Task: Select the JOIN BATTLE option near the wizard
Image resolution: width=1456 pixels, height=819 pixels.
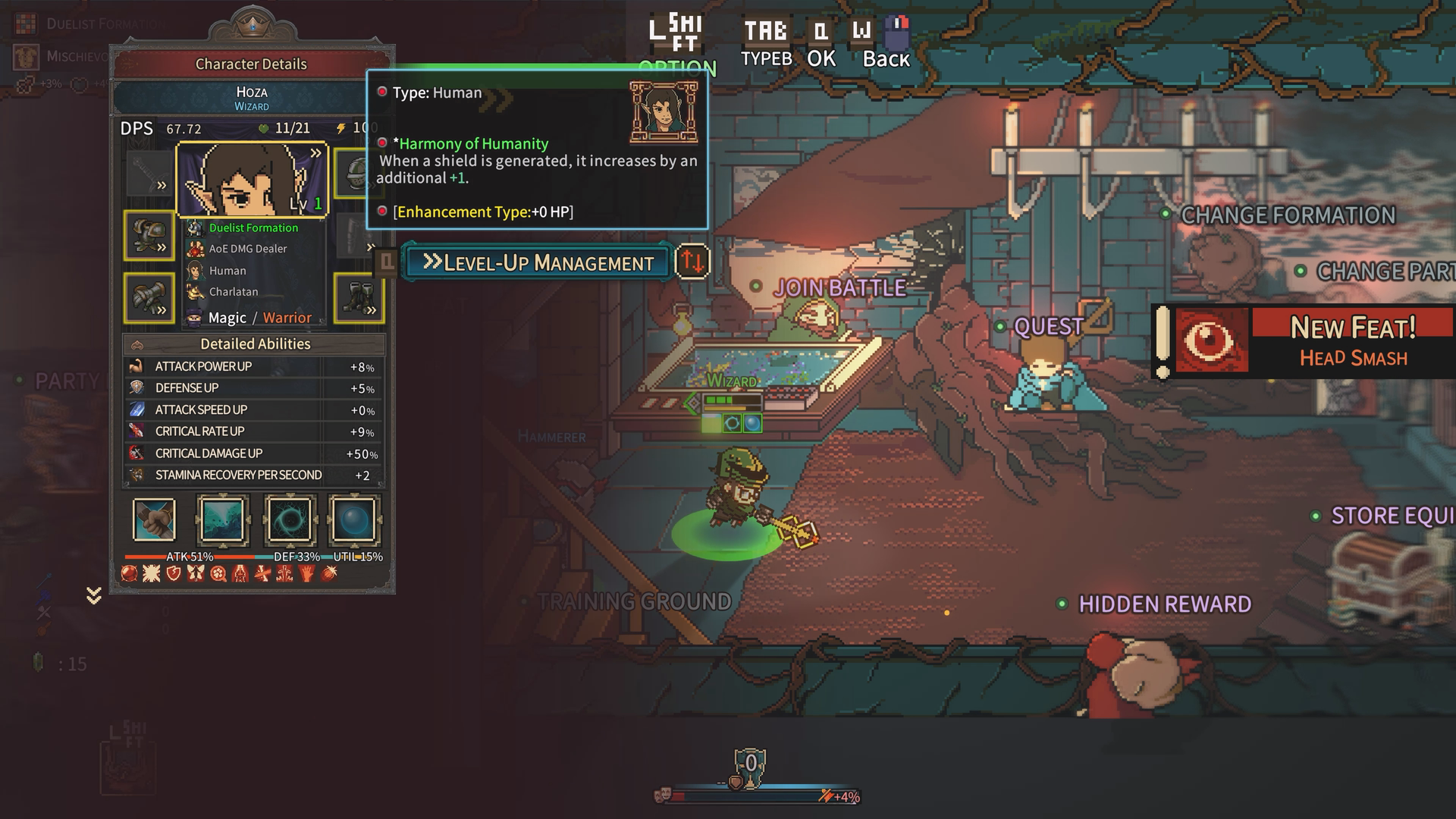Action: point(839,288)
